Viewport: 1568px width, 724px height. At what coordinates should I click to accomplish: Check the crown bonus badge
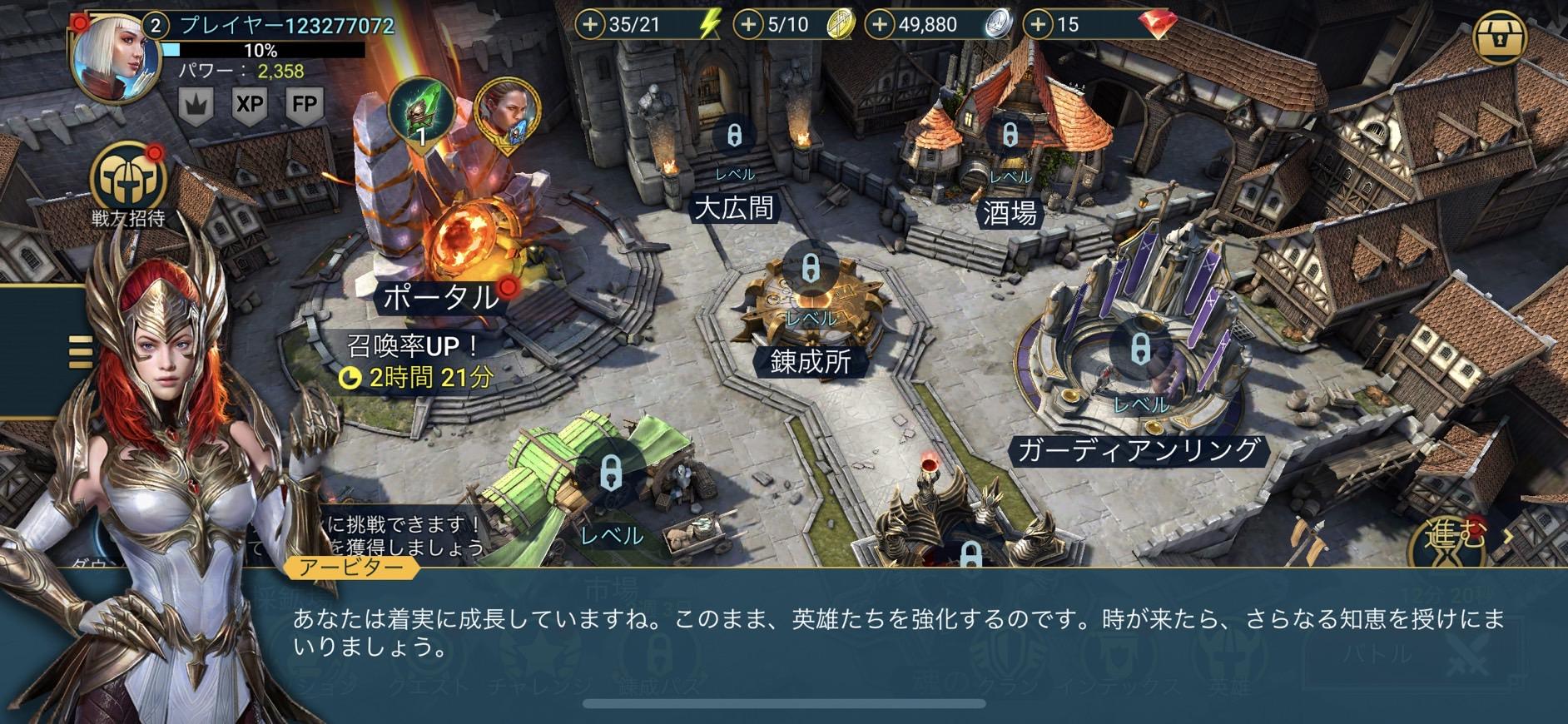tap(197, 105)
